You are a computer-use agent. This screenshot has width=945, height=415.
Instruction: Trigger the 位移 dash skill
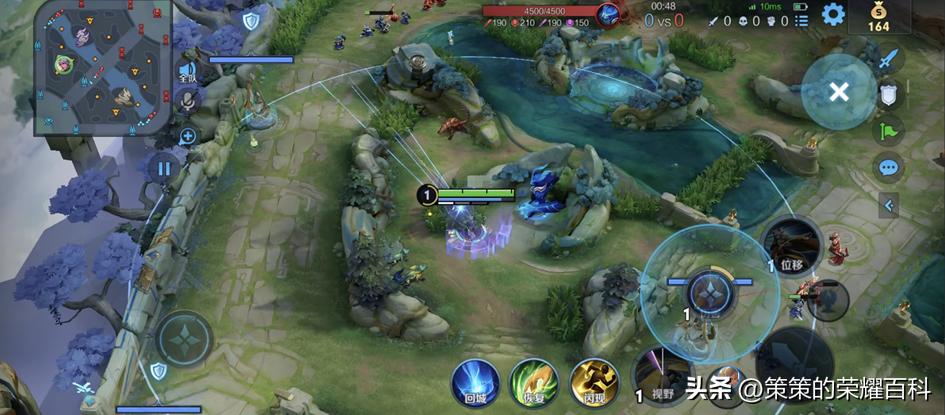pos(792,246)
